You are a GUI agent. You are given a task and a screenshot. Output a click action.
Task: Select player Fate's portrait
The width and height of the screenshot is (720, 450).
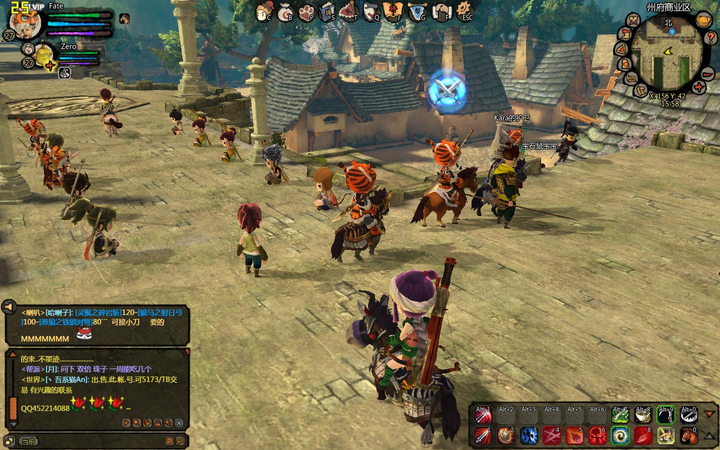[27, 21]
